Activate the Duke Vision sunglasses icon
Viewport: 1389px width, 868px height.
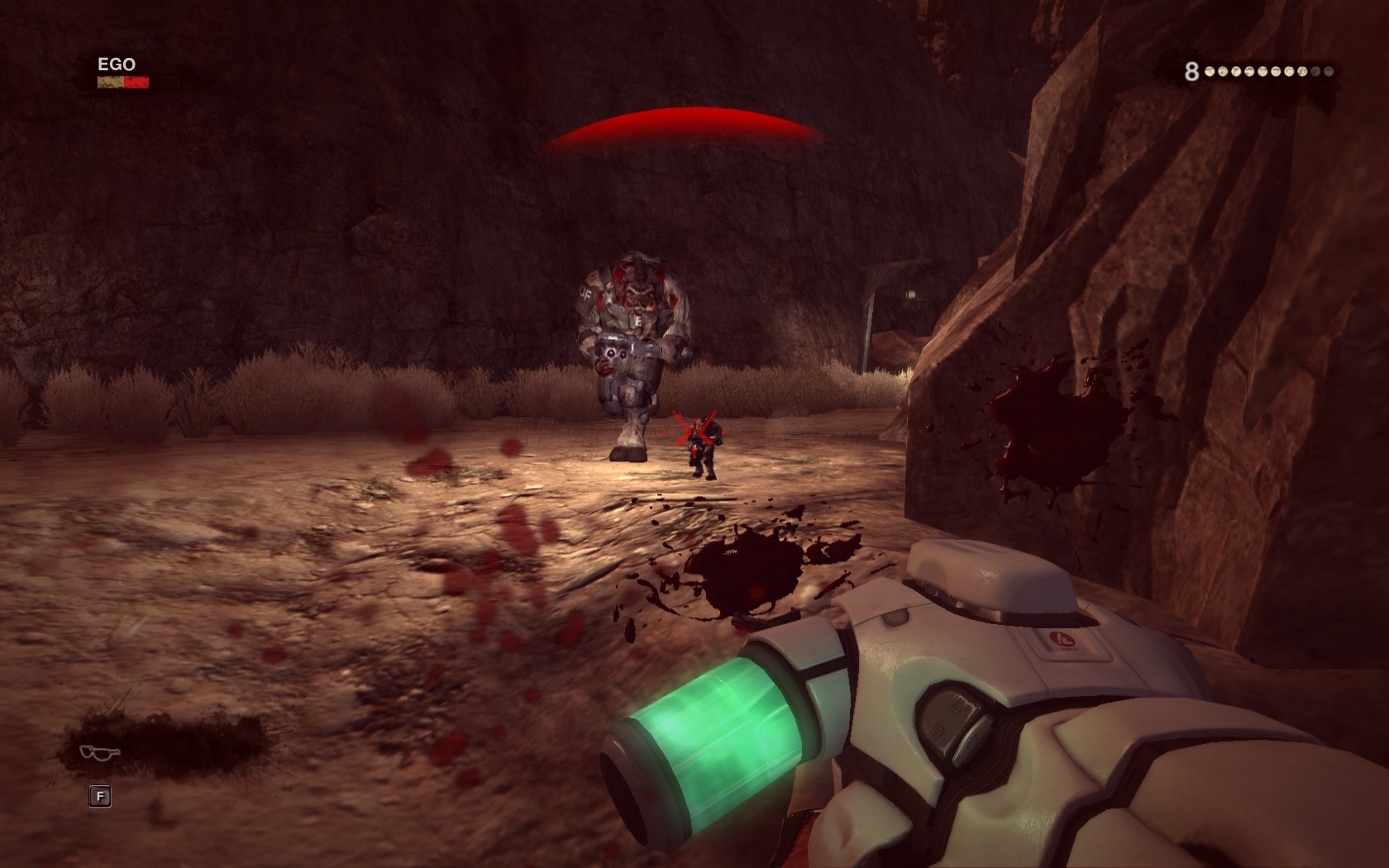pyautogui.click(x=100, y=751)
